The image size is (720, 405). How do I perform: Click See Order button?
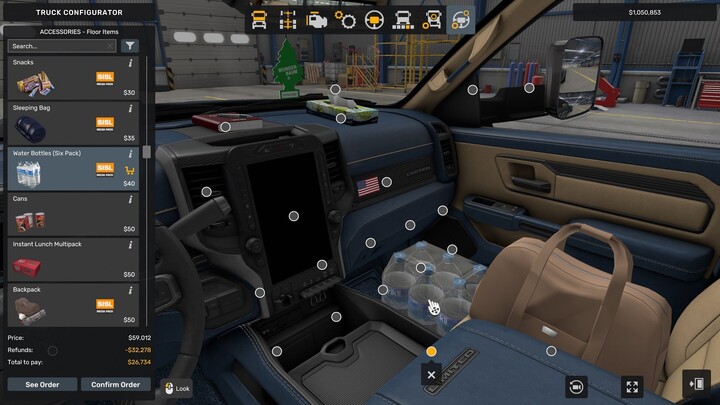41,384
